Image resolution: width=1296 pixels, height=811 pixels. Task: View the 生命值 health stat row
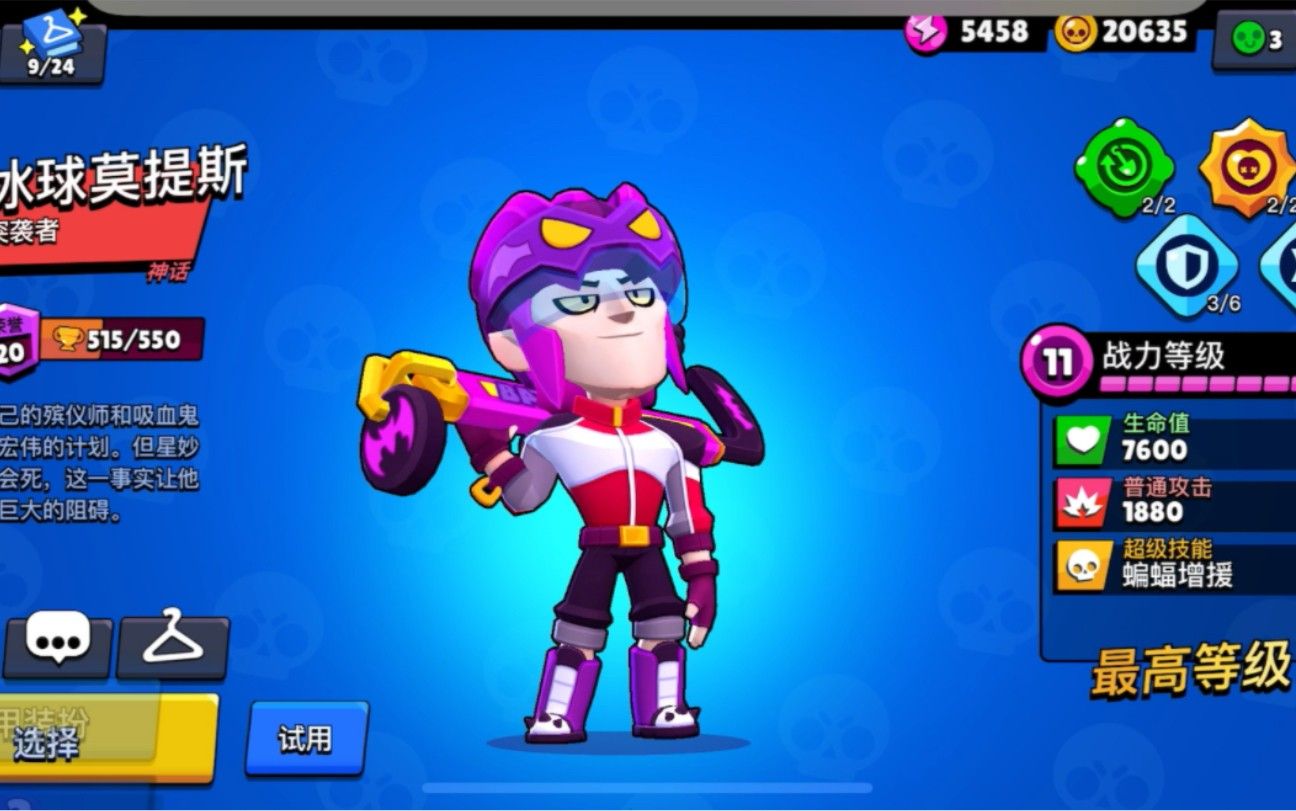coord(1170,439)
